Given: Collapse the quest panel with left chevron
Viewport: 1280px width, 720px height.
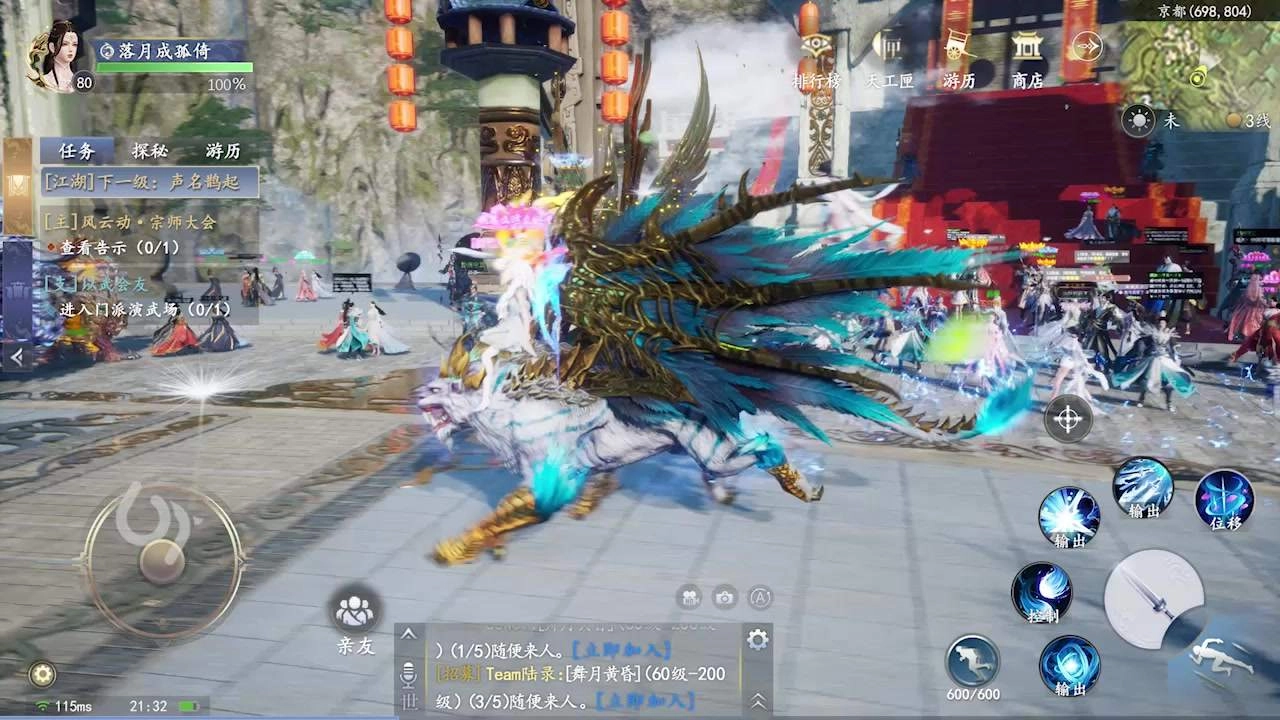Looking at the screenshot, I should point(16,356).
